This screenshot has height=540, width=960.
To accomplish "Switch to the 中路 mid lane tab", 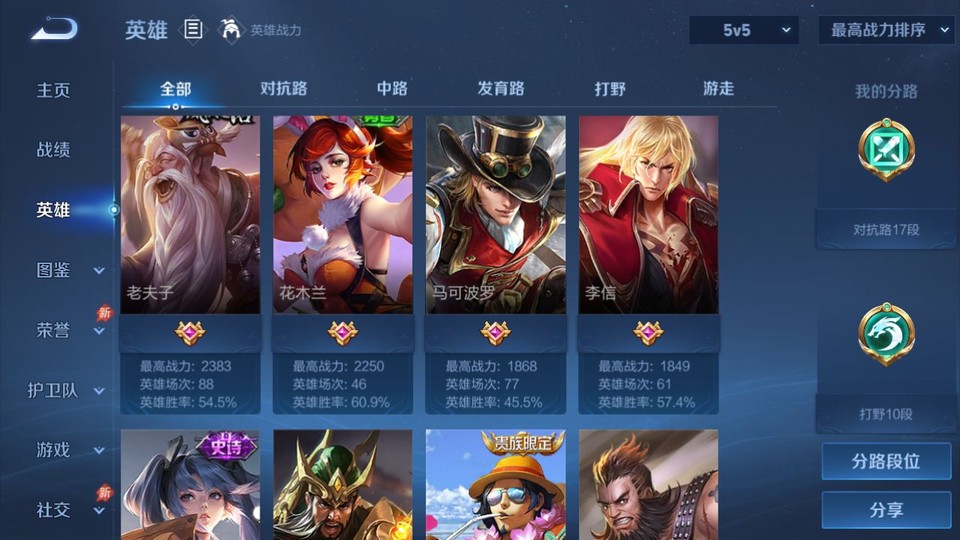I will pos(392,88).
